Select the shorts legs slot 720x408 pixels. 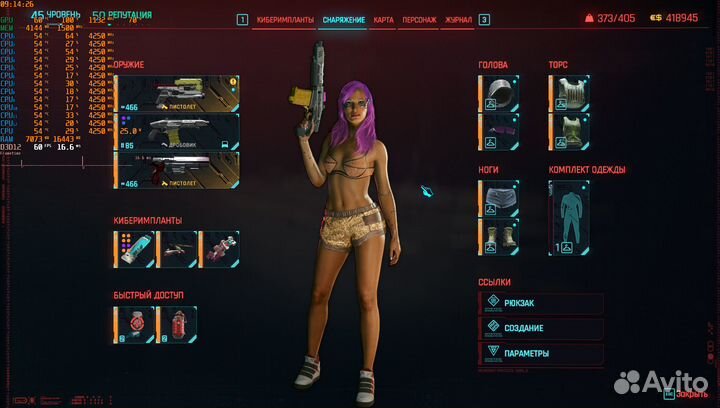(x=500, y=198)
